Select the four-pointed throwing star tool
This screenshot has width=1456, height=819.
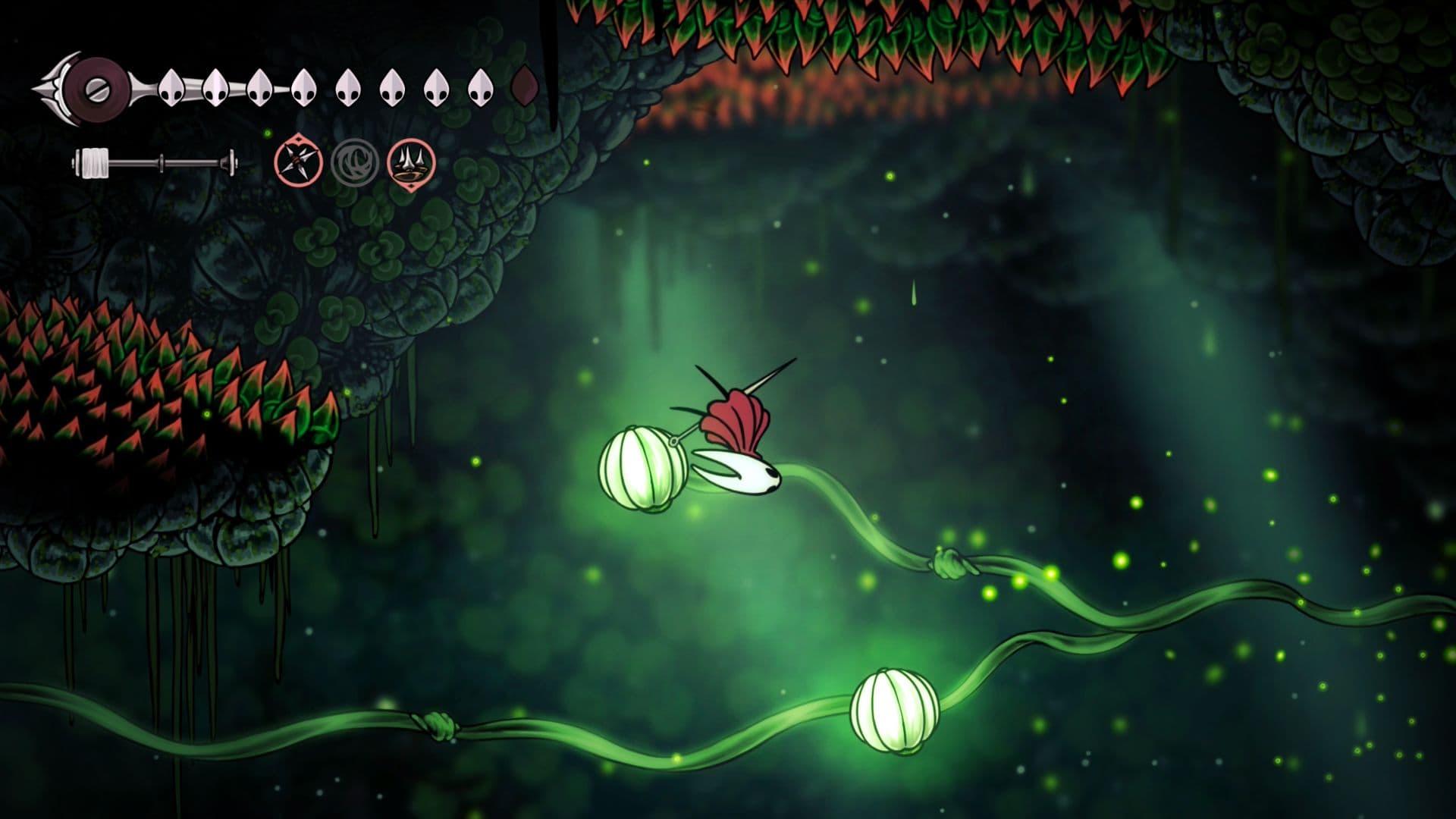(x=298, y=163)
